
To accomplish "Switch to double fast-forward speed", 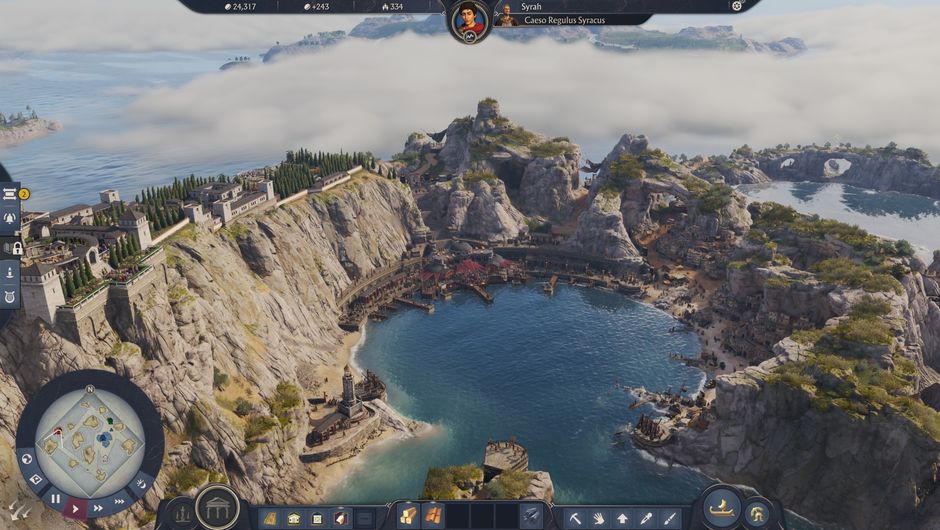I will coord(97,508).
